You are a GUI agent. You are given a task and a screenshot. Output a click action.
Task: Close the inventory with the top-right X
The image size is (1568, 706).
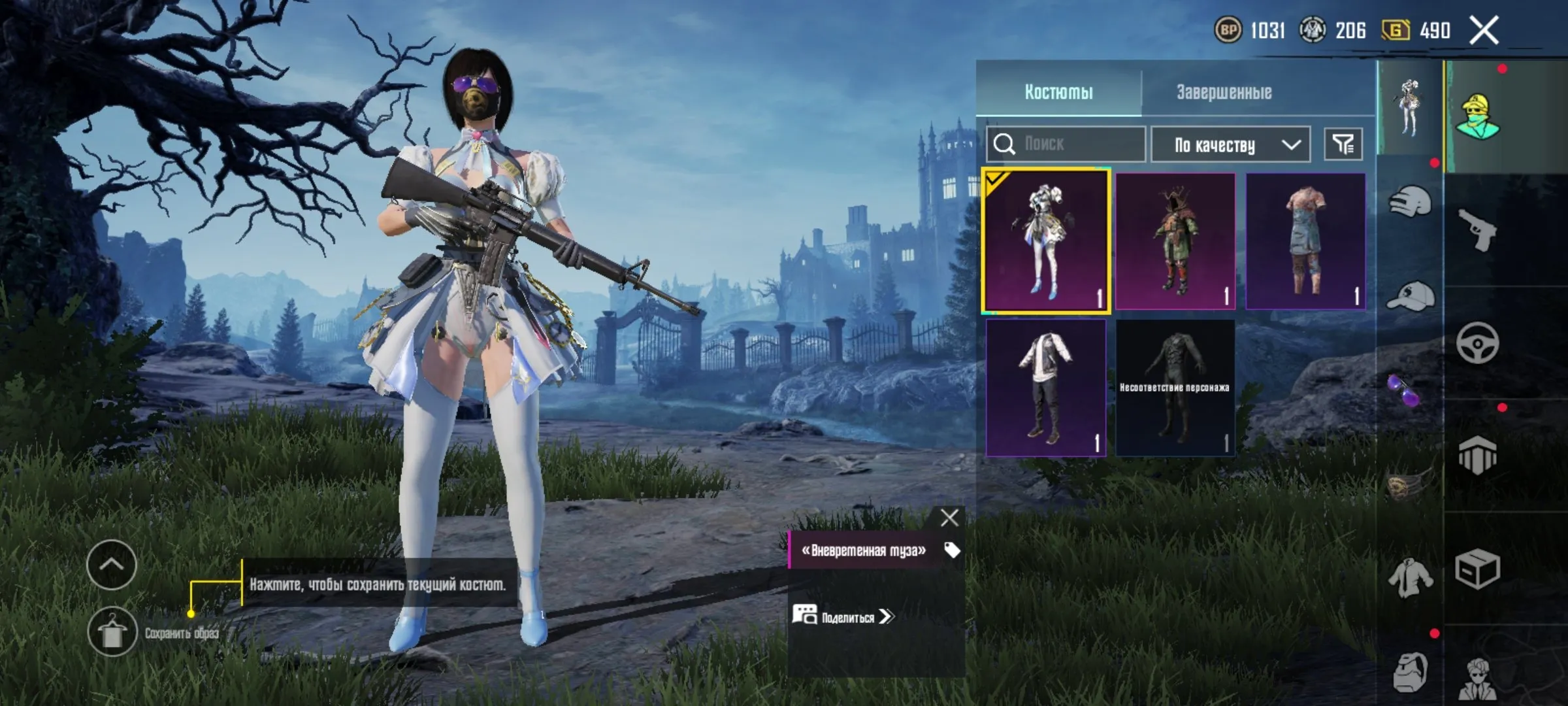pos(1484,31)
